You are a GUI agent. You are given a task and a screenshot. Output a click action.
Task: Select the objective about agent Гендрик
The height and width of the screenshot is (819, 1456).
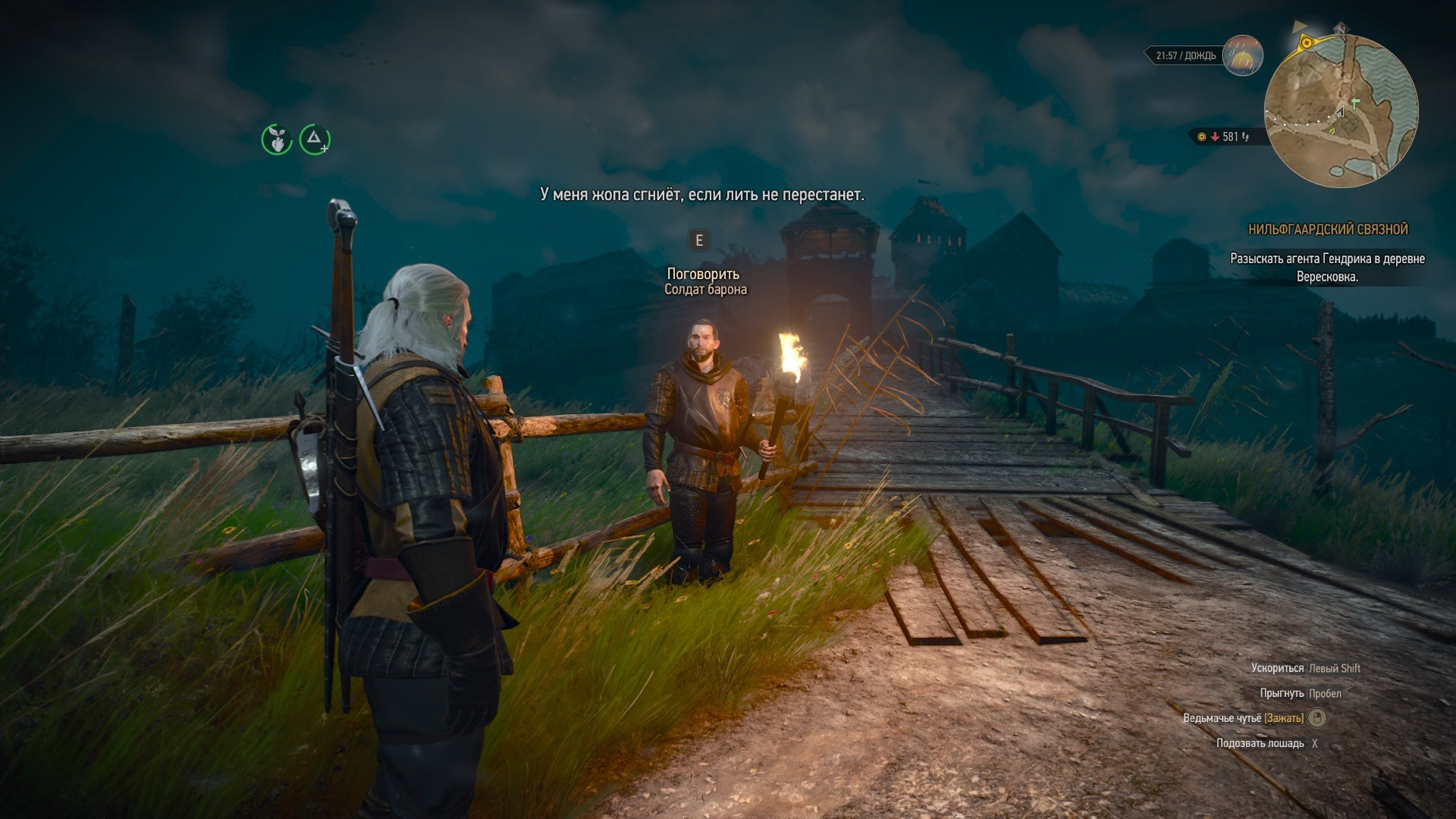[1327, 268]
